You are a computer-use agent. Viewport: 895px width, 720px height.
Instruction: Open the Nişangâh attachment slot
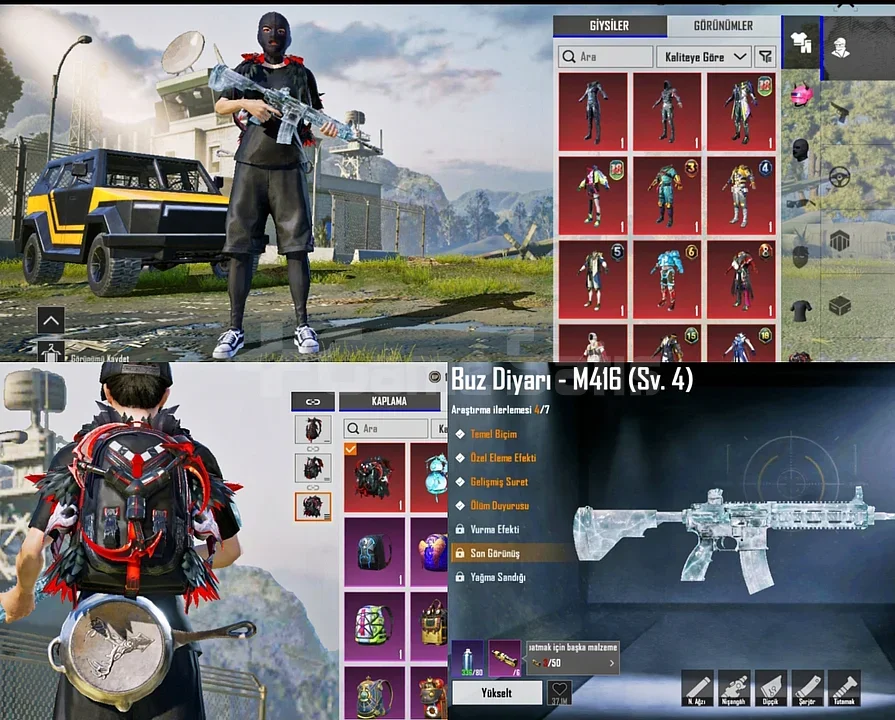pyautogui.click(x=734, y=687)
